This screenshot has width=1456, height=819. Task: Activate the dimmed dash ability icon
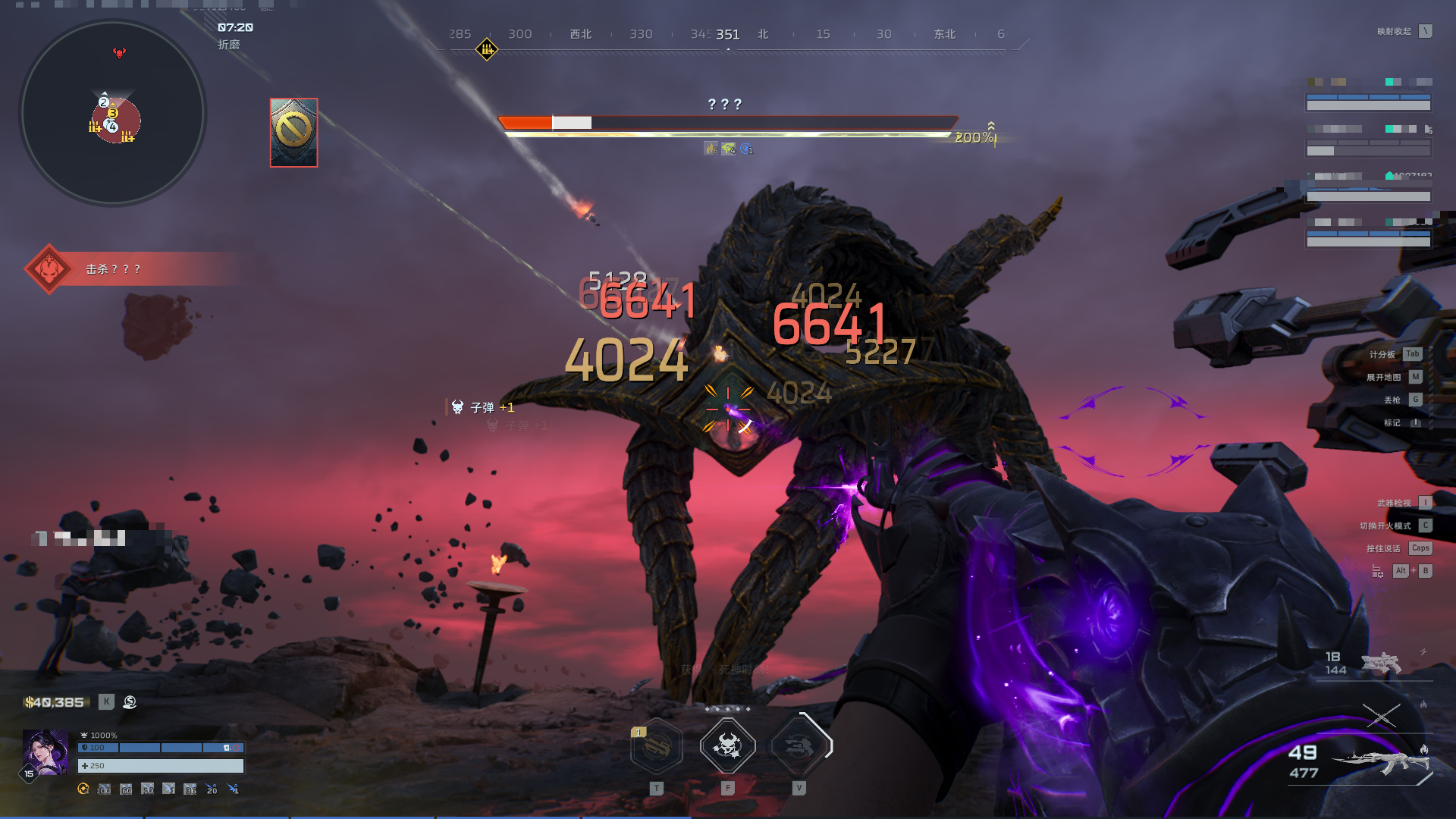tap(799, 747)
